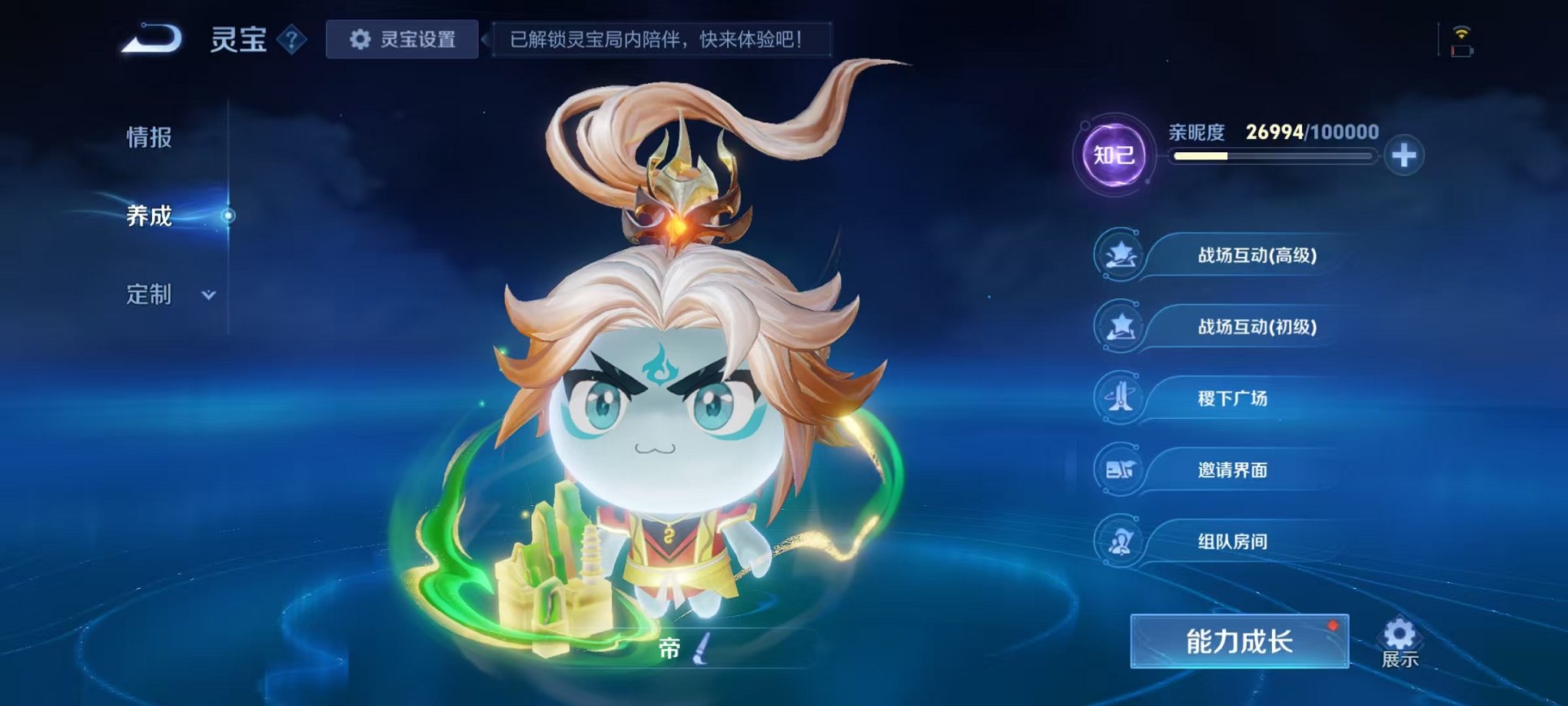
Task: Select the 养成 tab
Action: tap(151, 216)
